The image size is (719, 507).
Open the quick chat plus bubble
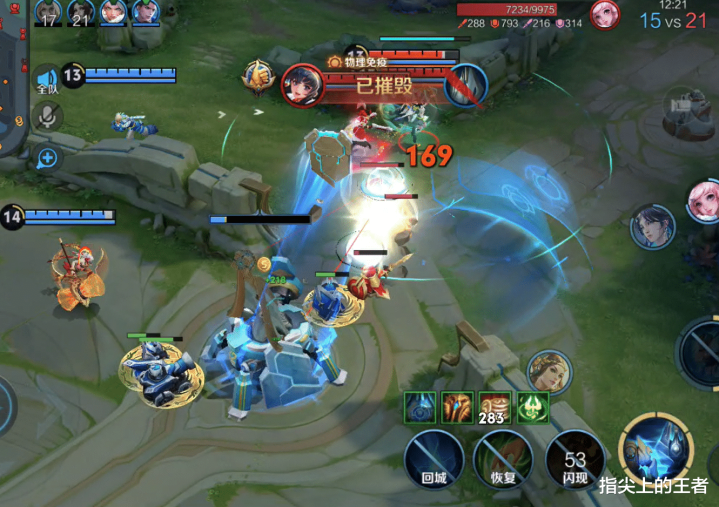tap(46, 157)
